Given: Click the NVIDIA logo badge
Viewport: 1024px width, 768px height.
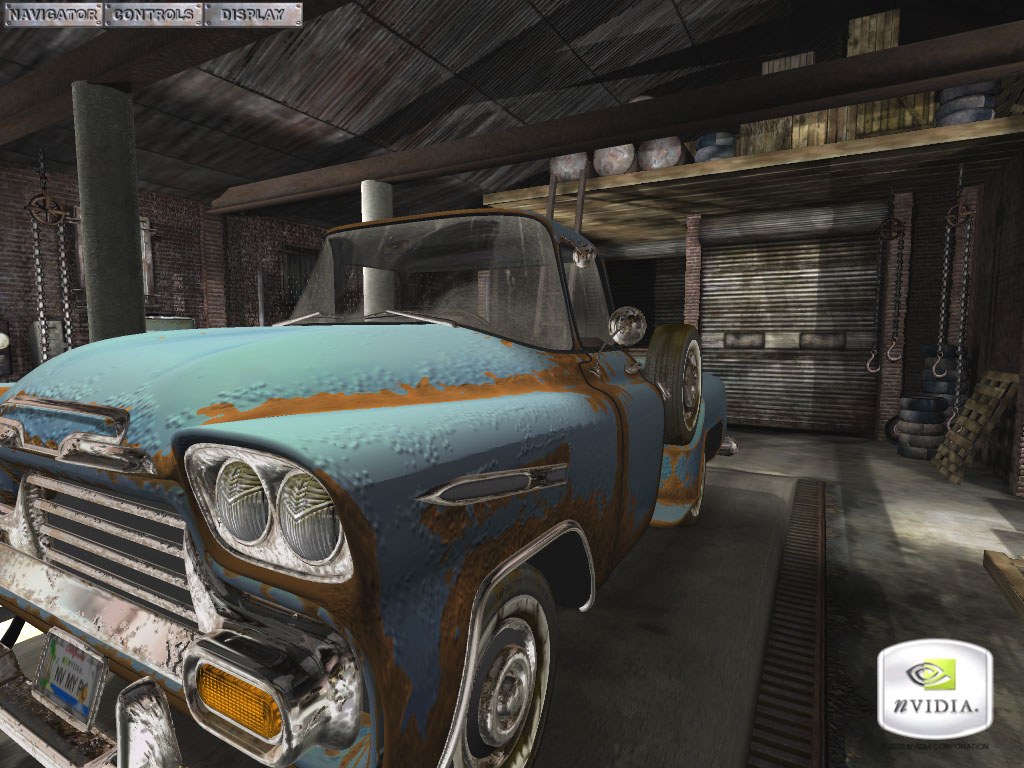Looking at the screenshot, I should coord(934,689).
